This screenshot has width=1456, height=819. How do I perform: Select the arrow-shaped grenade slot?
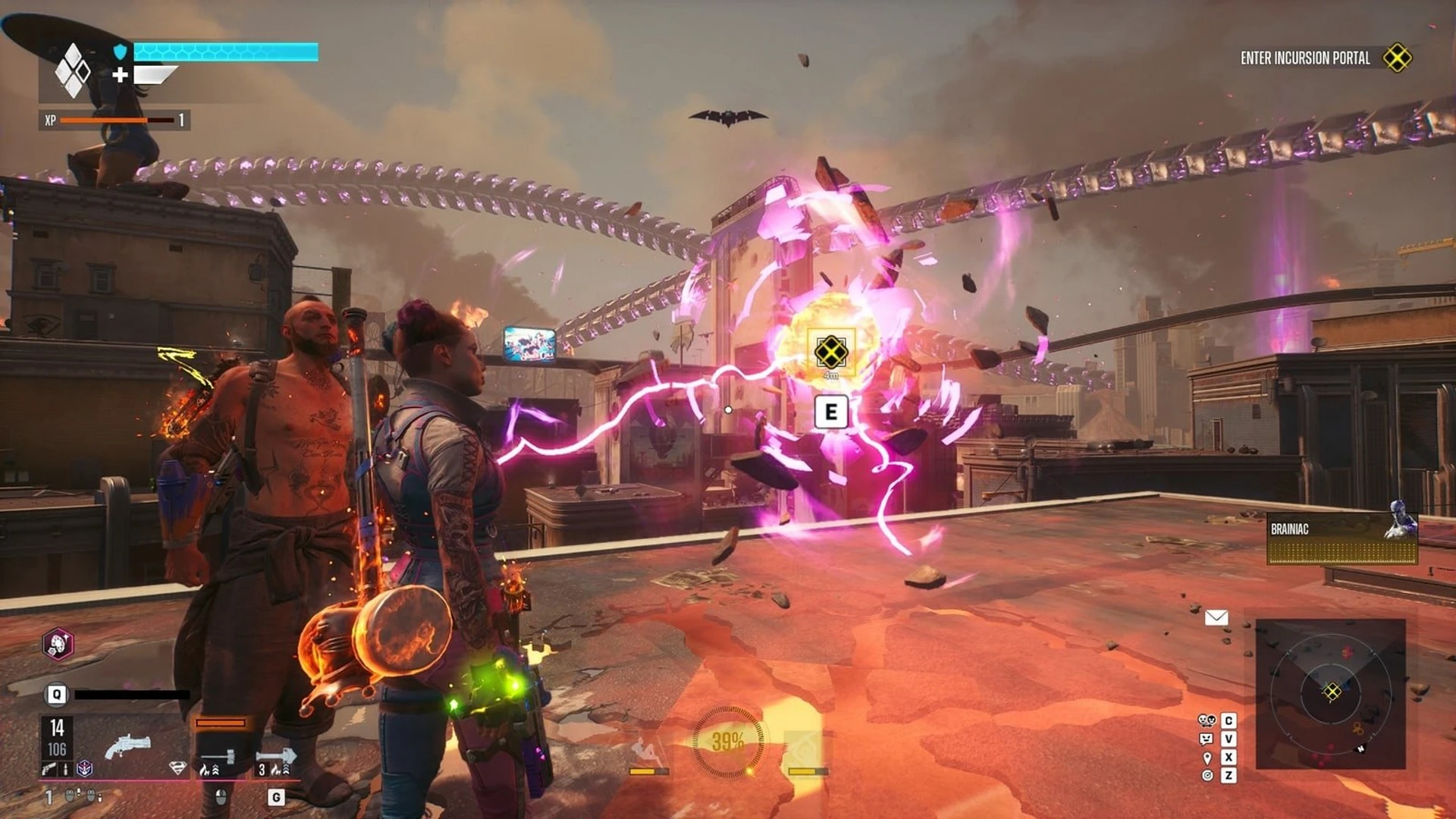(x=276, y=756)
